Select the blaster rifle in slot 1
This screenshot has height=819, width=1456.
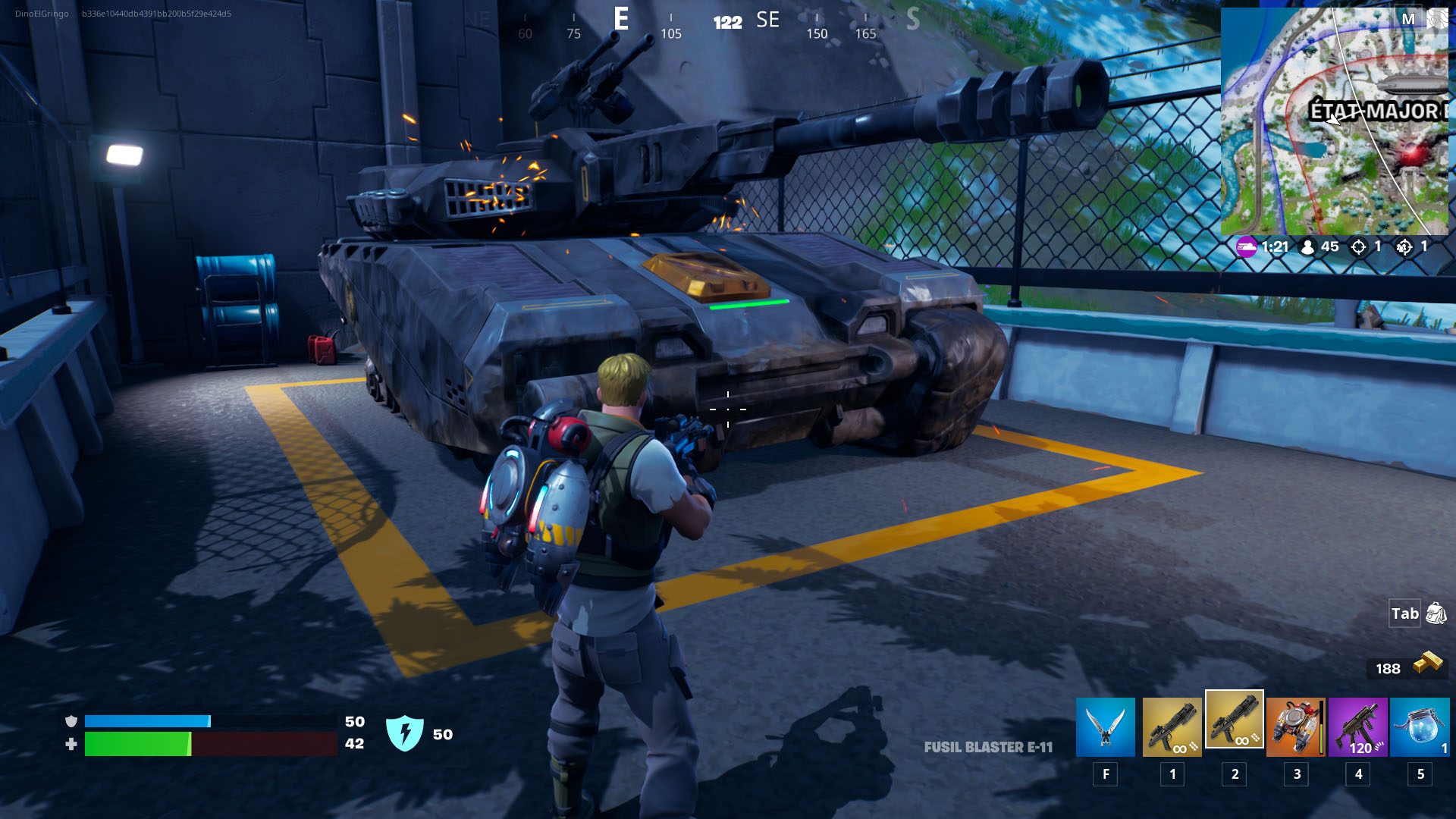1172,726
